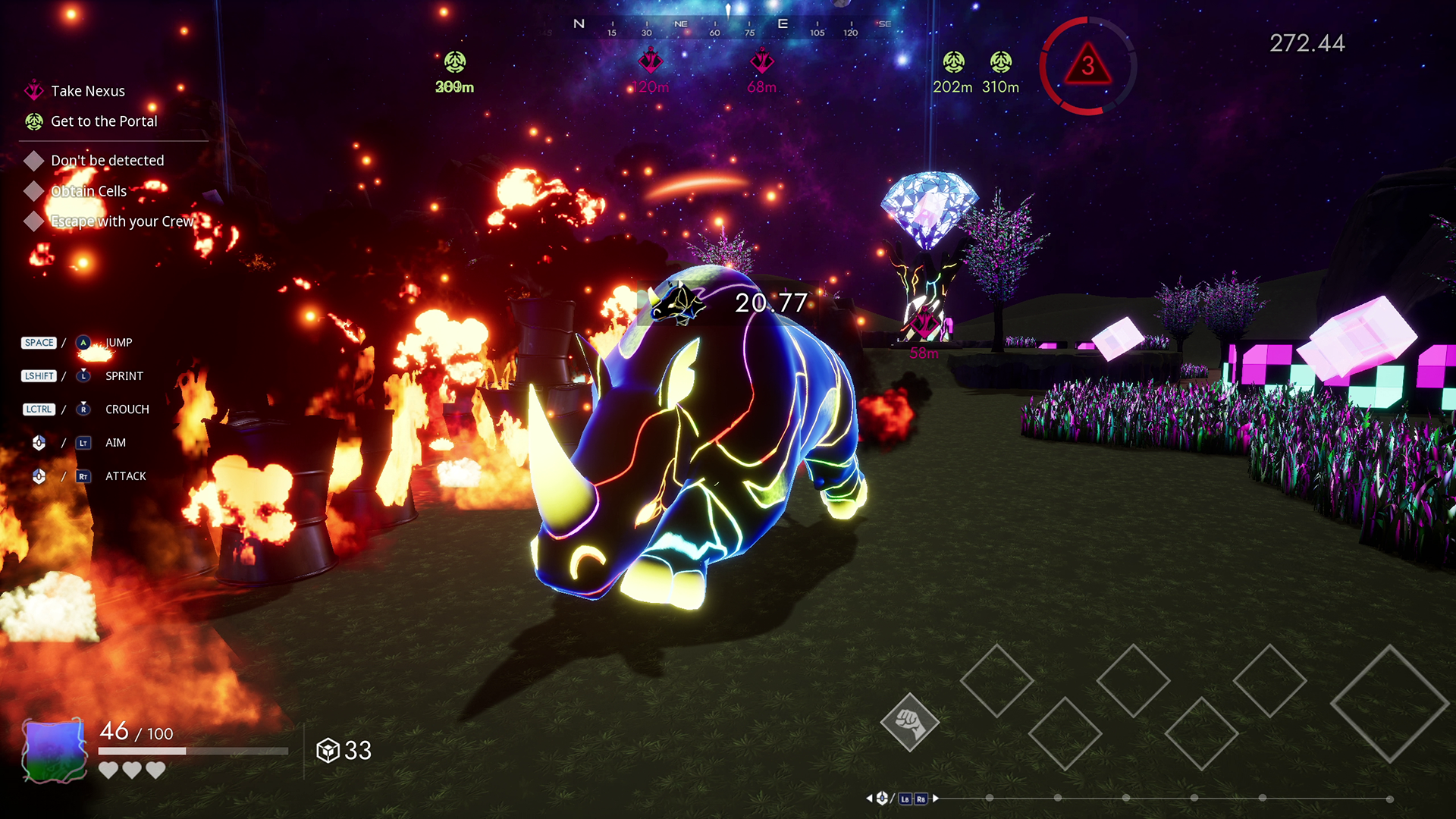Click the Escape with your Crew objective
Viewport: 1456px width, 819px height.
click(121, 221)
